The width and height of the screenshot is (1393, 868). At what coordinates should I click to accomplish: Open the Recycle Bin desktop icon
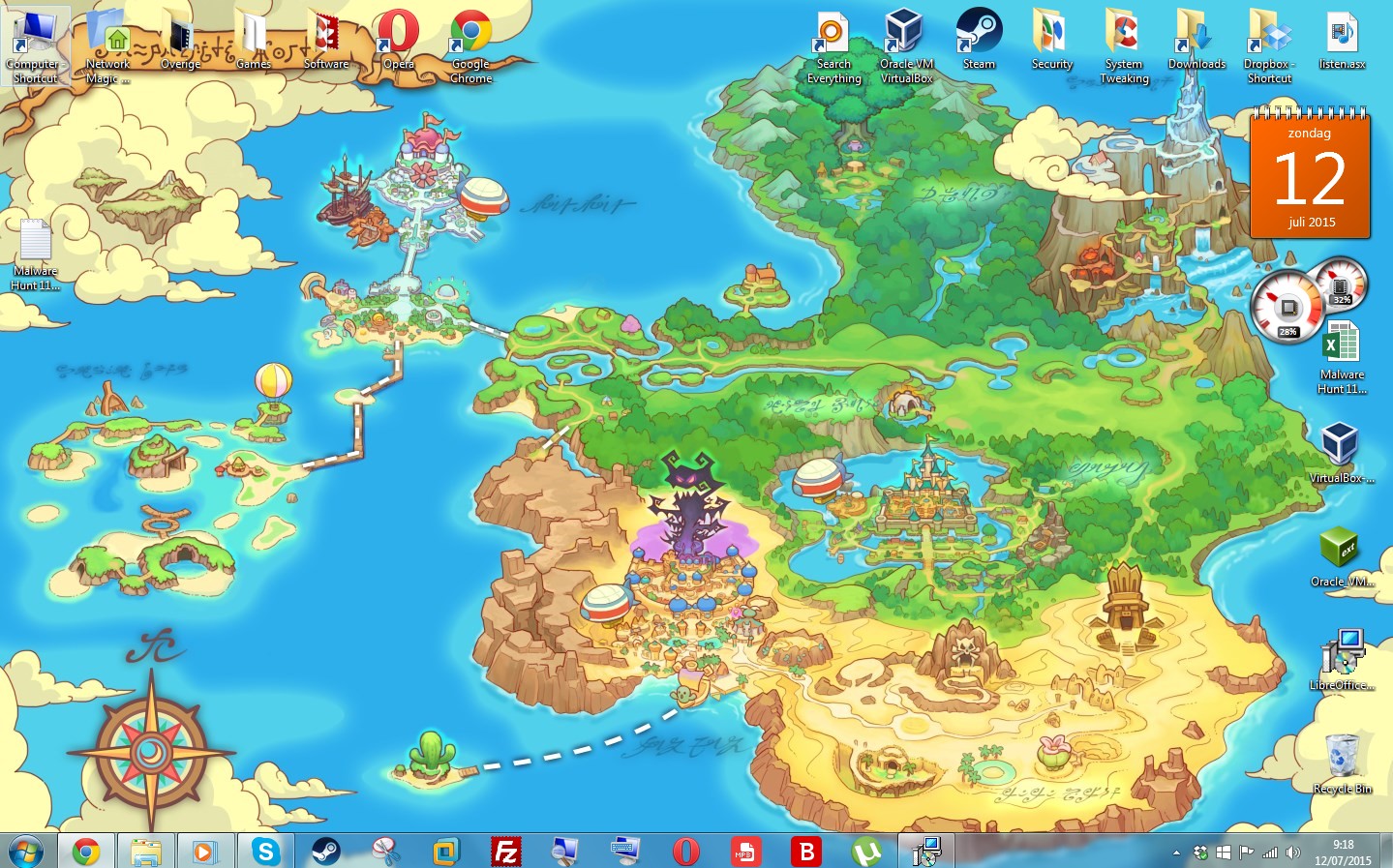pos(1342,758)
